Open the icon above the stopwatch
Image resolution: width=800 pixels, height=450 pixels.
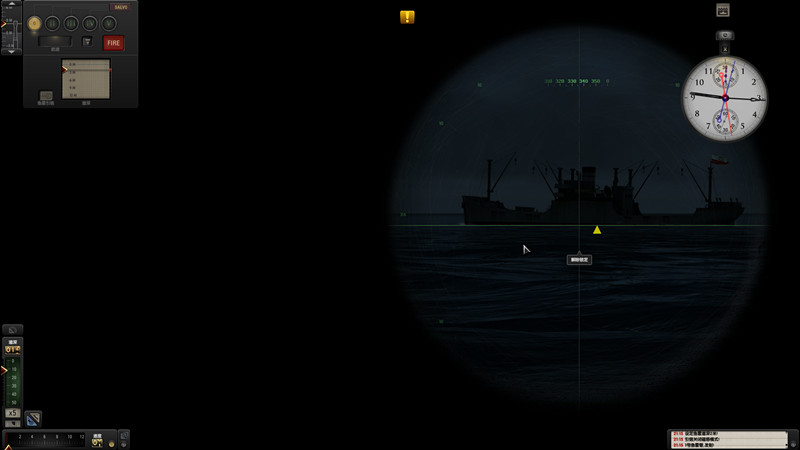pos(723,10)
